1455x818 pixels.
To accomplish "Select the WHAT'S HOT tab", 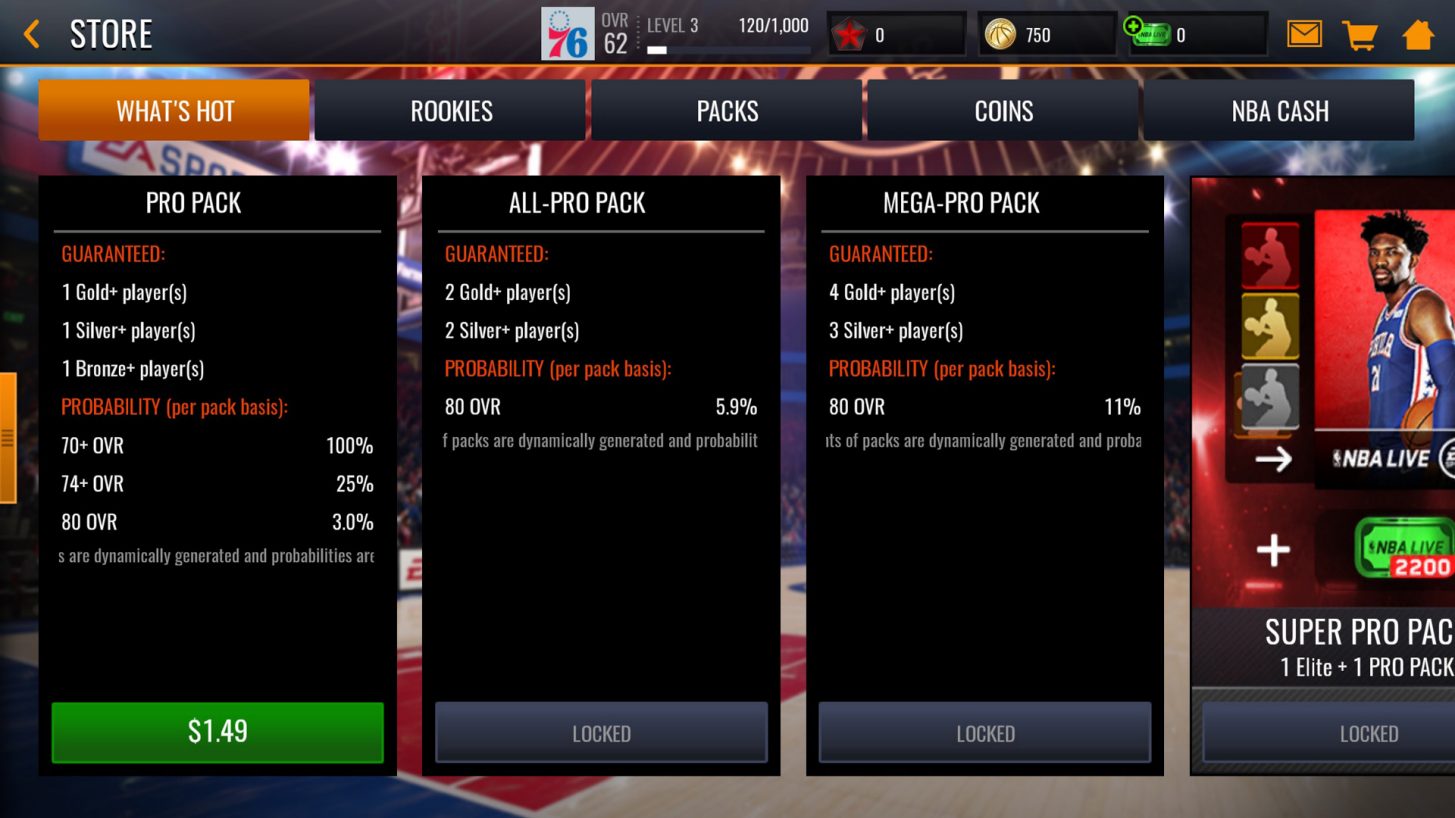I will click(174, 110).
